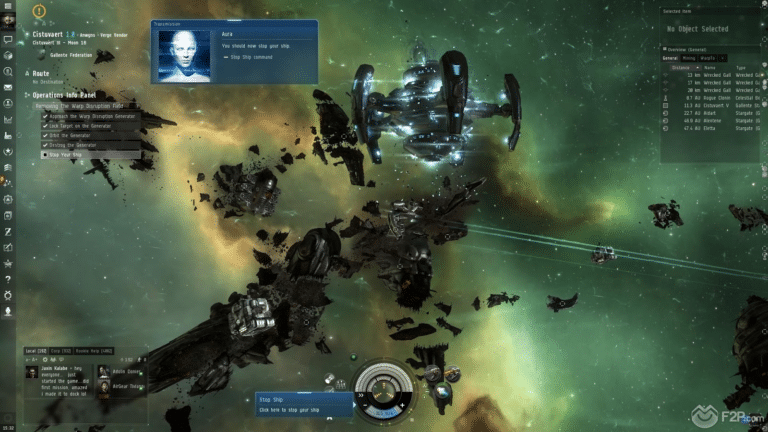
Task: Switch to the Mining overview tab
Action: [x=691, y=59]
